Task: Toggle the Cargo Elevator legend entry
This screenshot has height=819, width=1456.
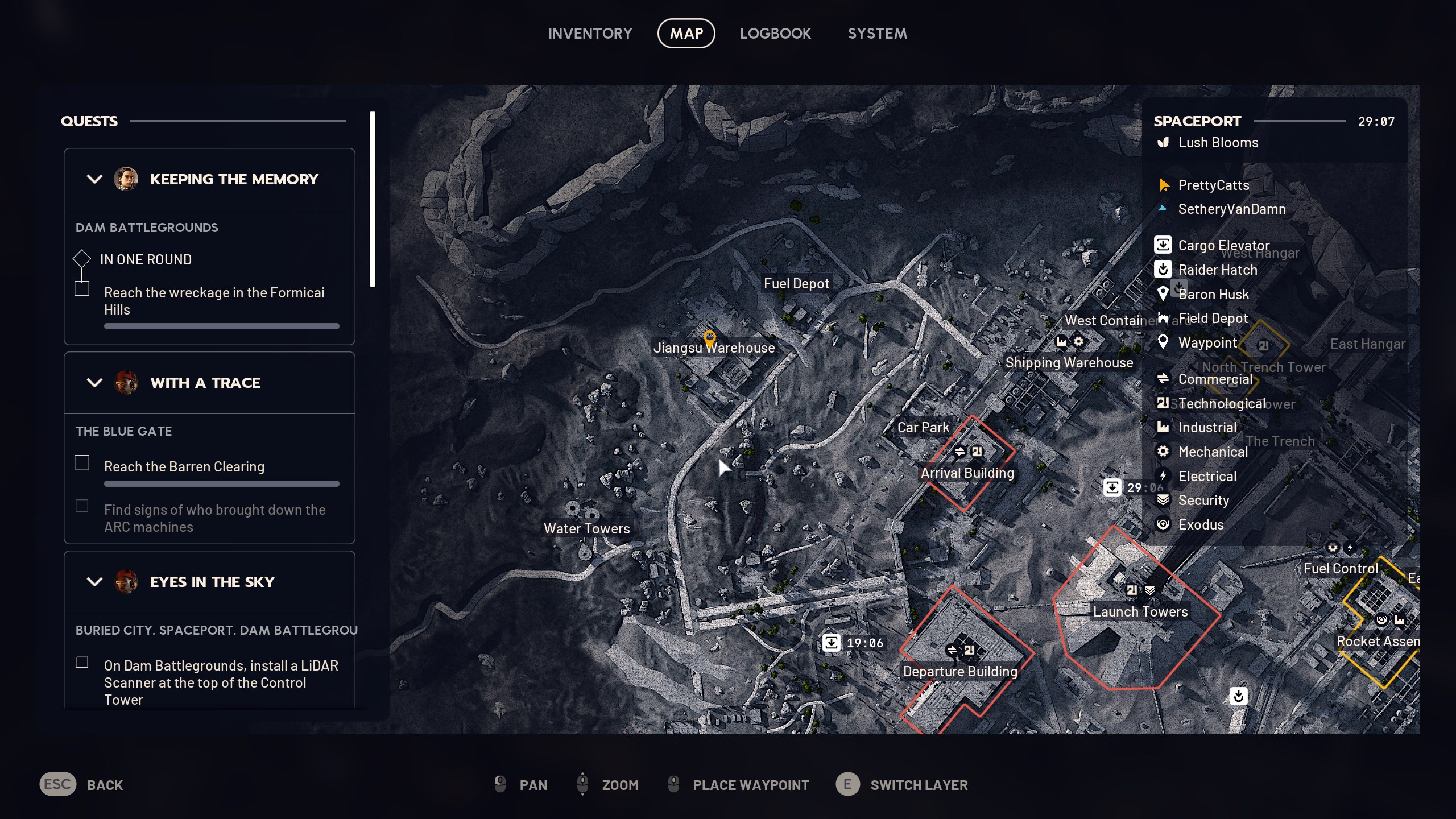Action: (1223, 246)
